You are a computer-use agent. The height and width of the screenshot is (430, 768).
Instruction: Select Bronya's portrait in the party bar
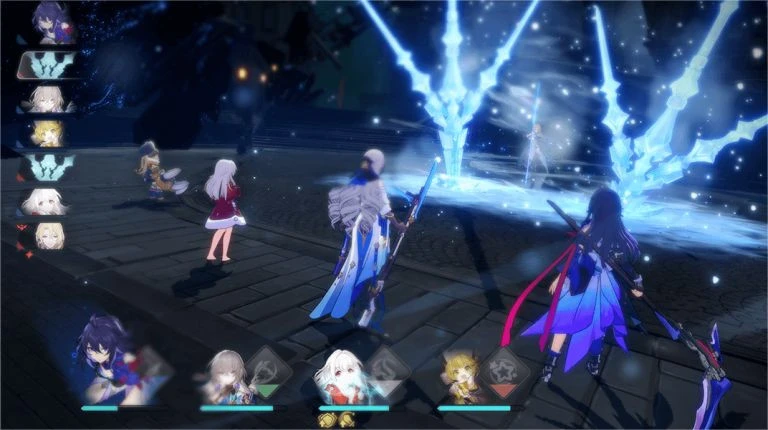tap(226, 376)
